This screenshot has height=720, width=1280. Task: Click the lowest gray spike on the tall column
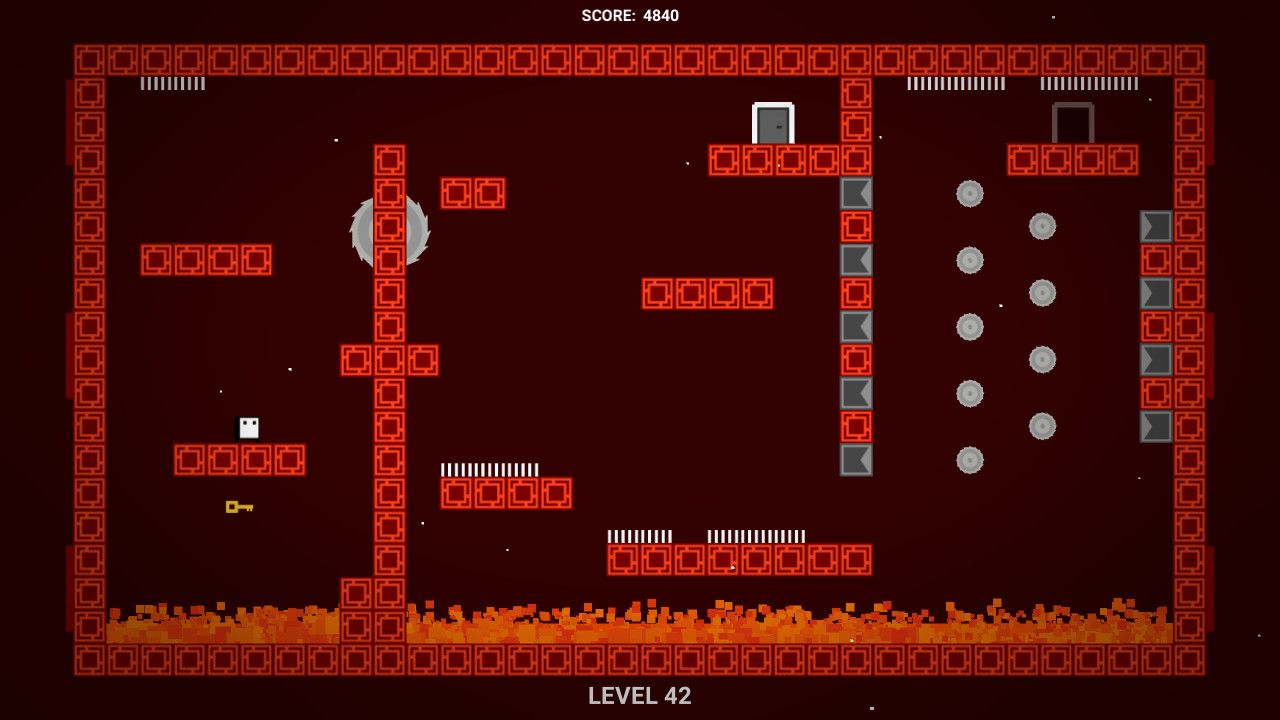click(855, 457)
